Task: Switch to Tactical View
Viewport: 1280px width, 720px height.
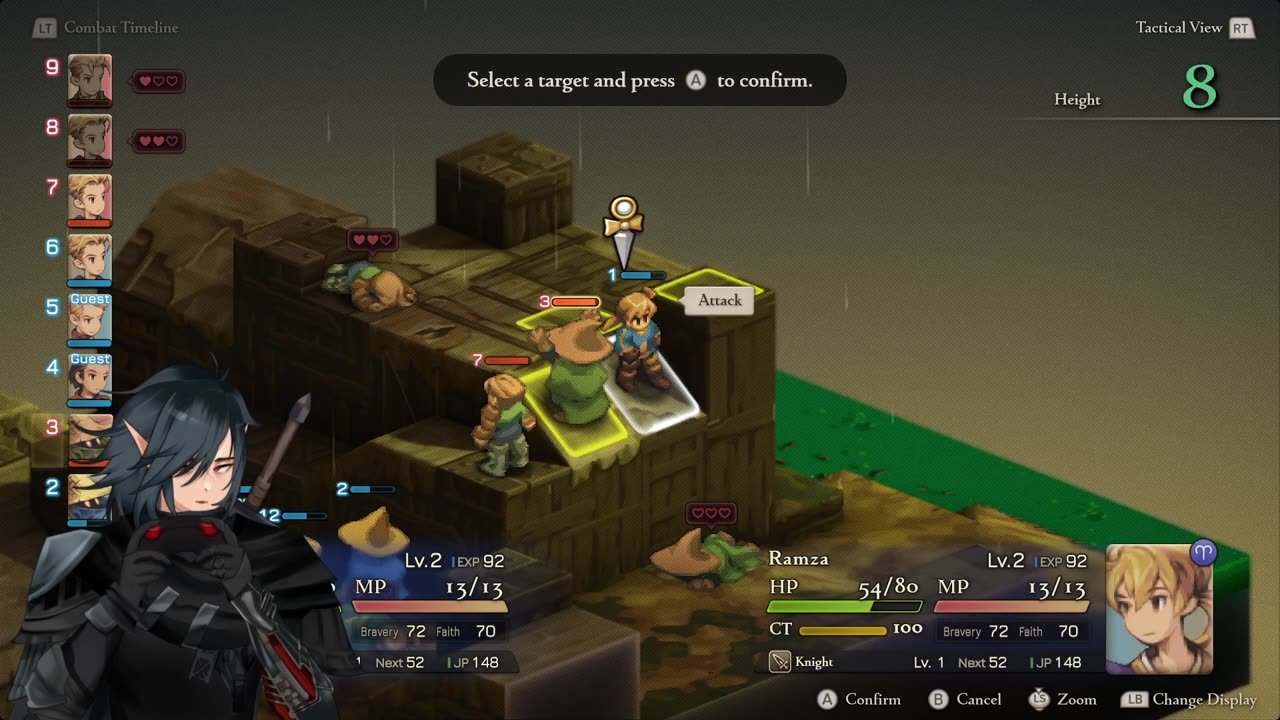Action: (x=1178, y=28)
